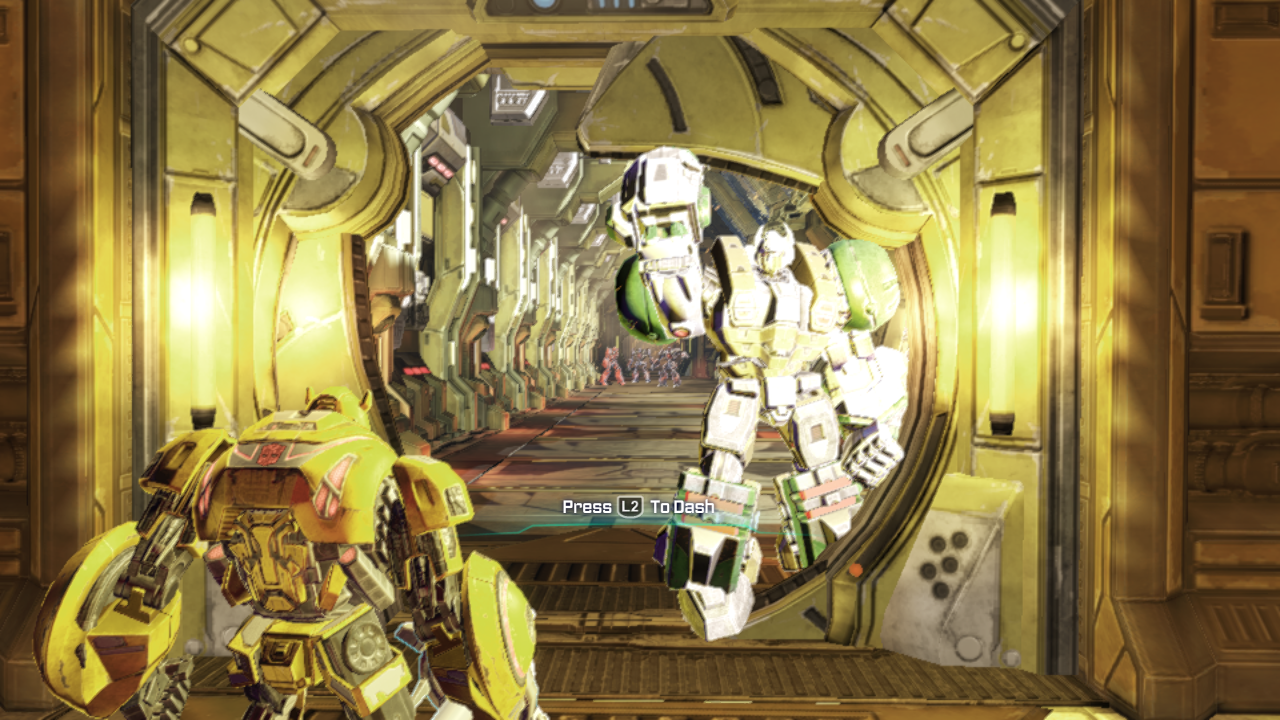This screenshot has height=720, width=1280.
Task: Click the Press To Dash text prompt
Action: (640, 507)
